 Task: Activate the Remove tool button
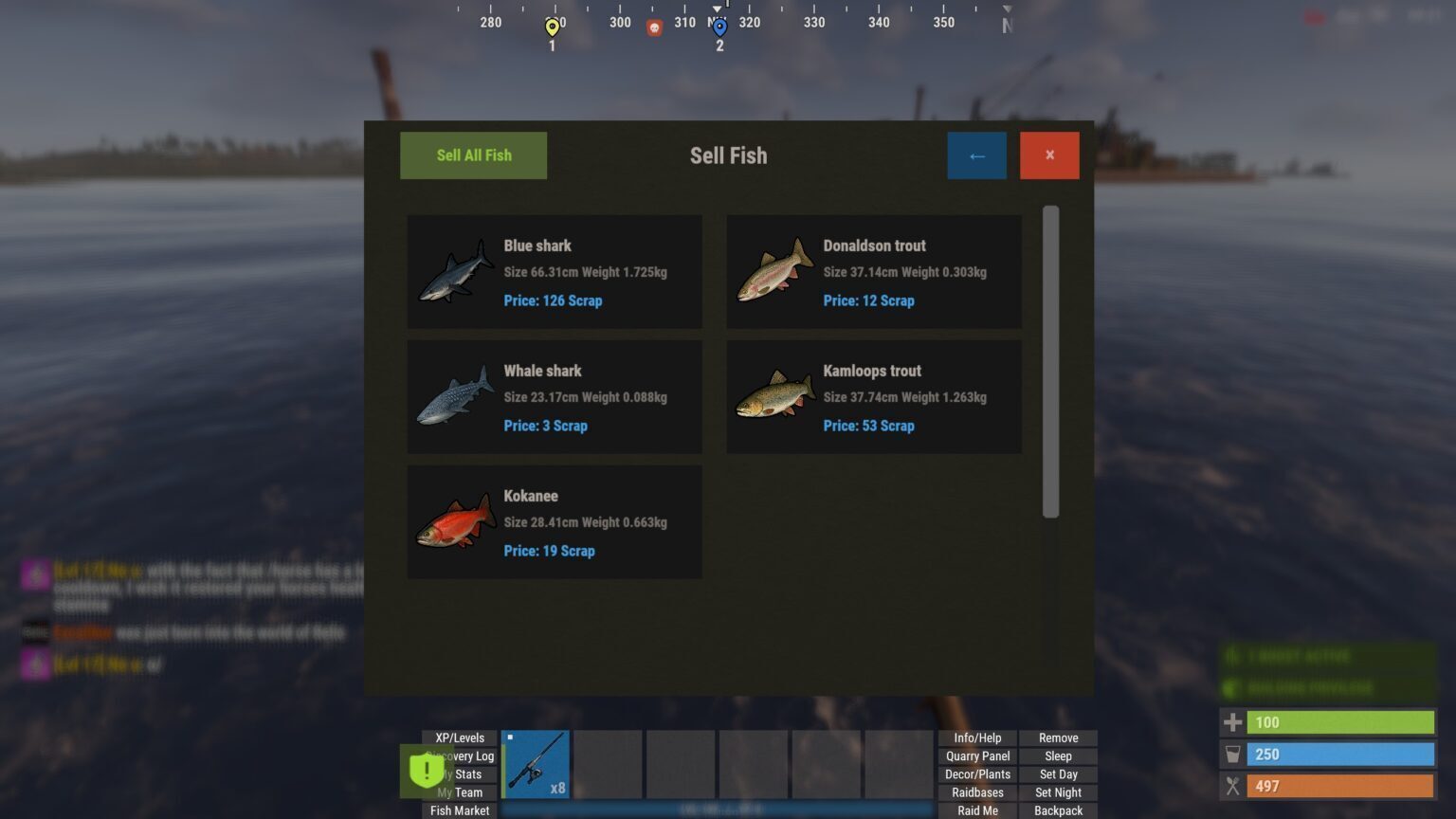(1058, 737)
